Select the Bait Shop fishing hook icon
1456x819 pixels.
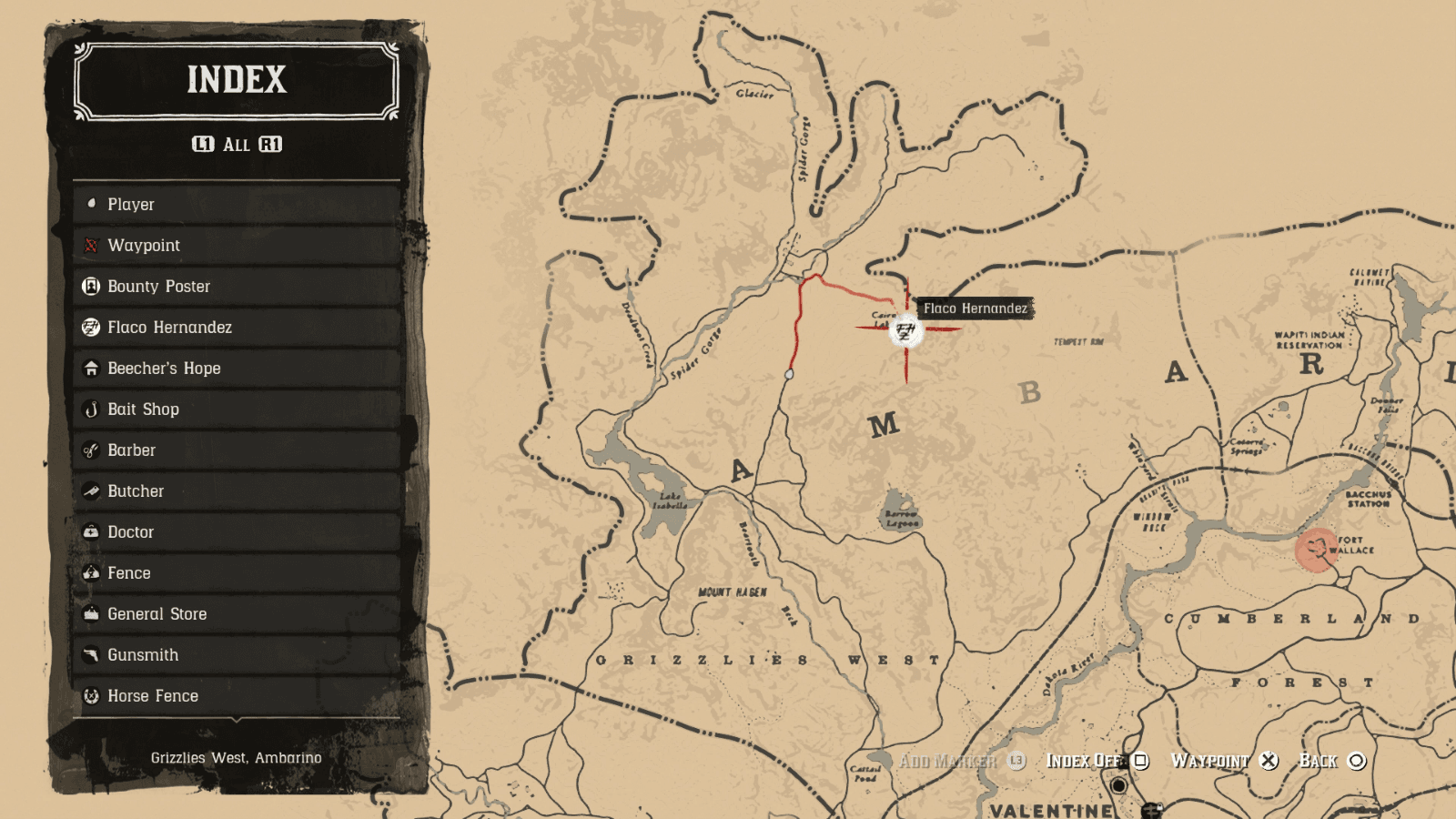pos(90,409)
